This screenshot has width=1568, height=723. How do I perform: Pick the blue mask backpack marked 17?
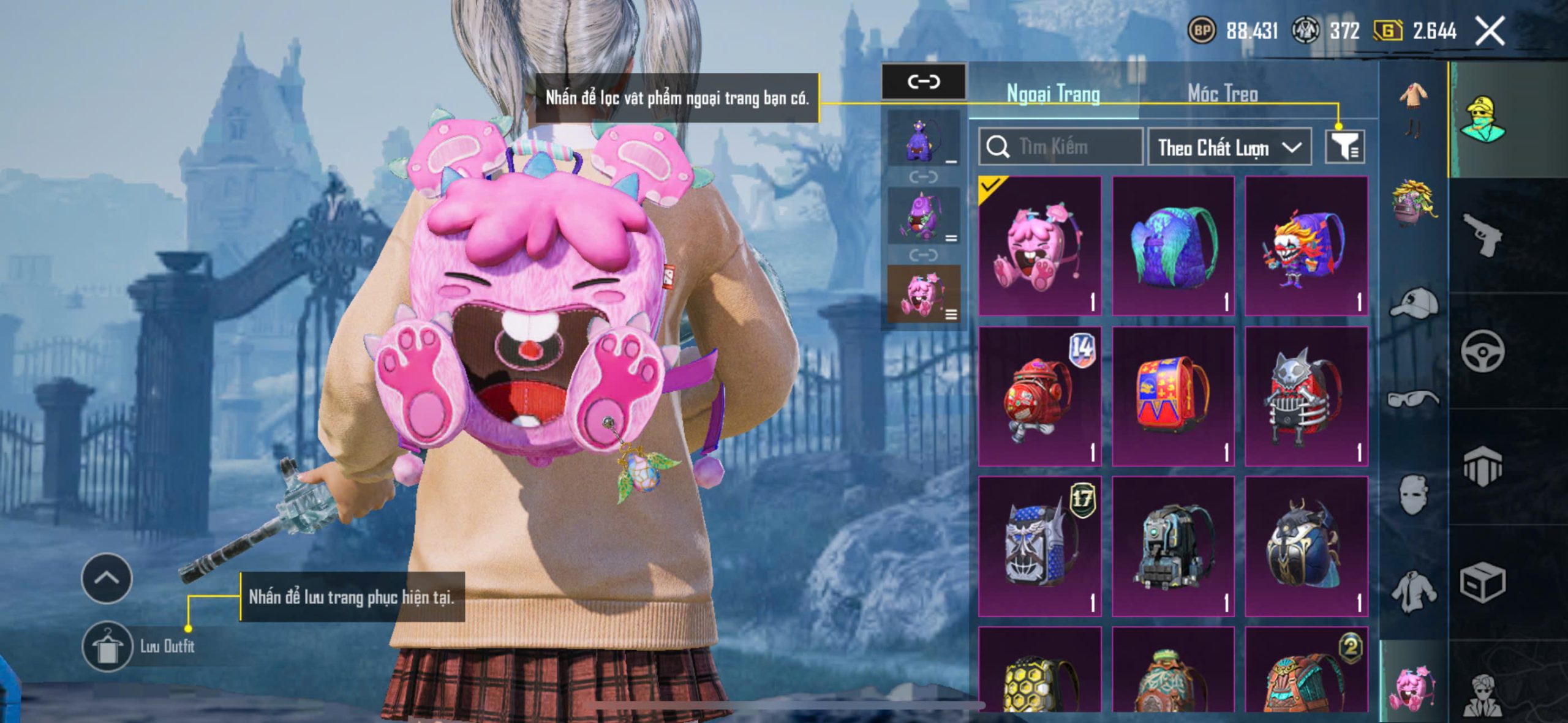(x=1039, y=546)
